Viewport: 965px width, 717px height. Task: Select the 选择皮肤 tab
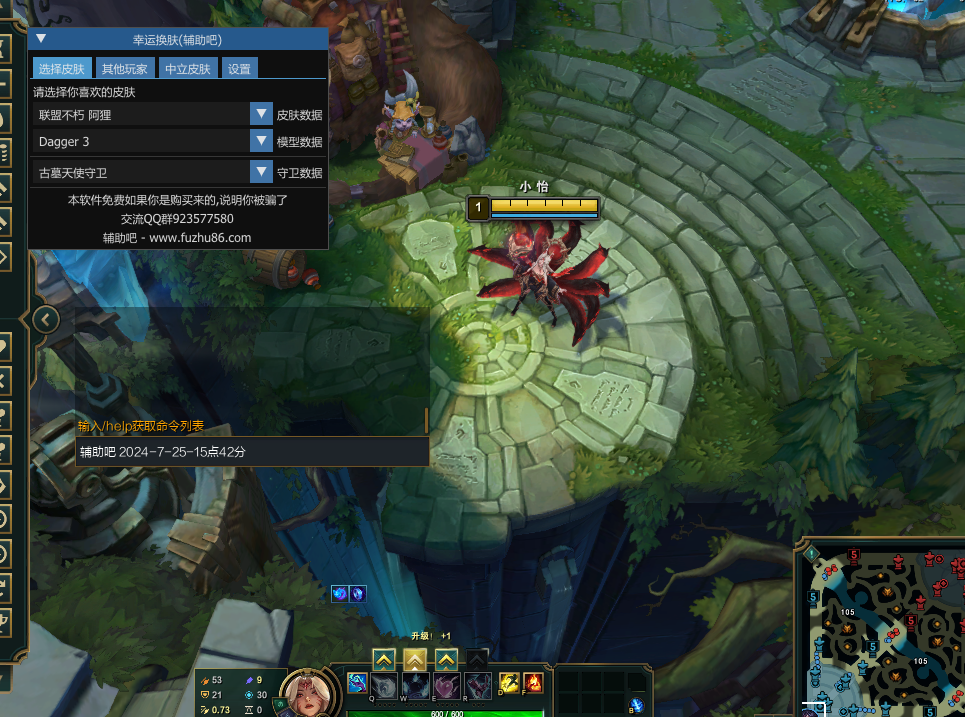pyautogui.click(x=61, y=69)
